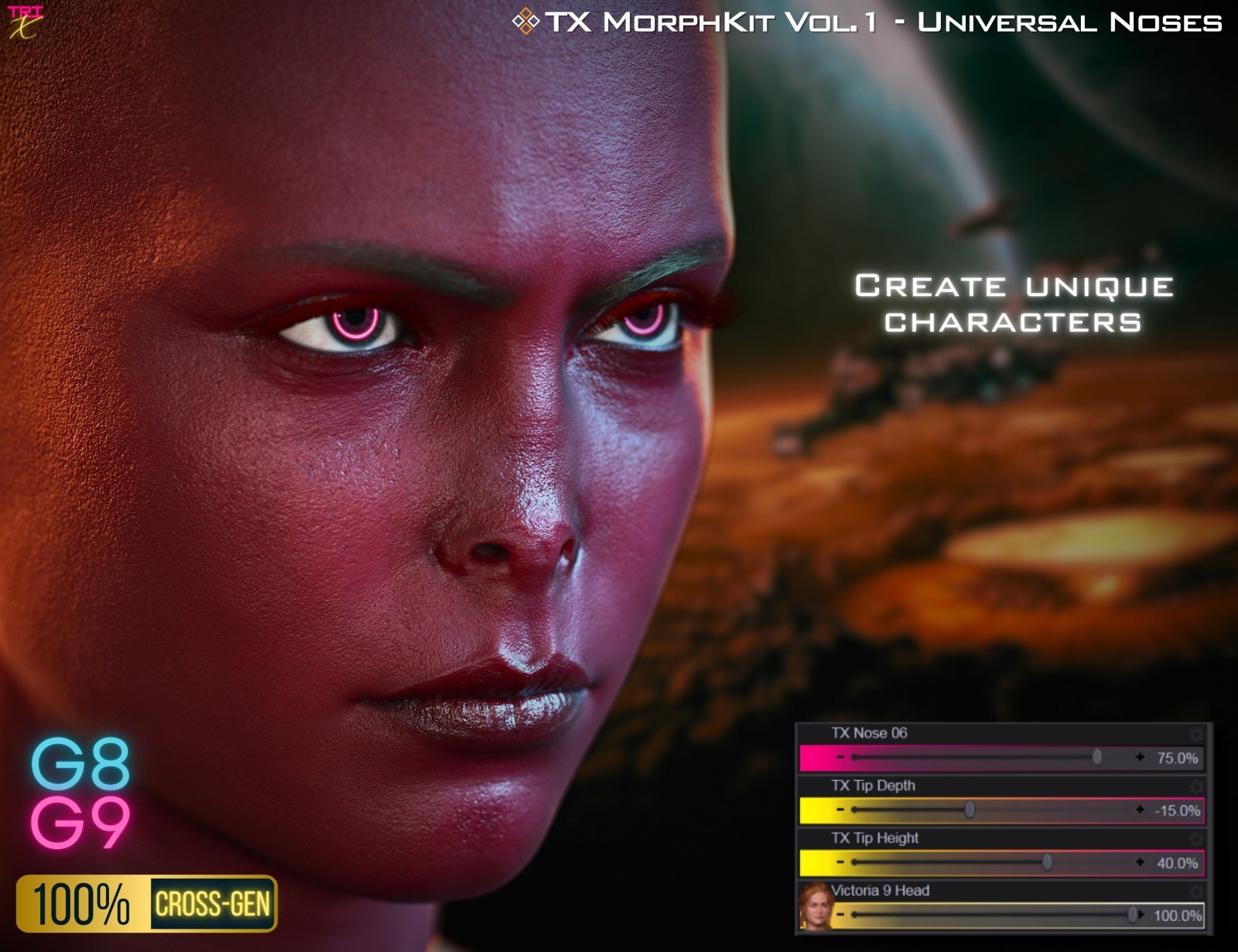Select the TX Tip Depth slider handle
The height and width of the screenshot is (952, 1238).
[970, 809]
